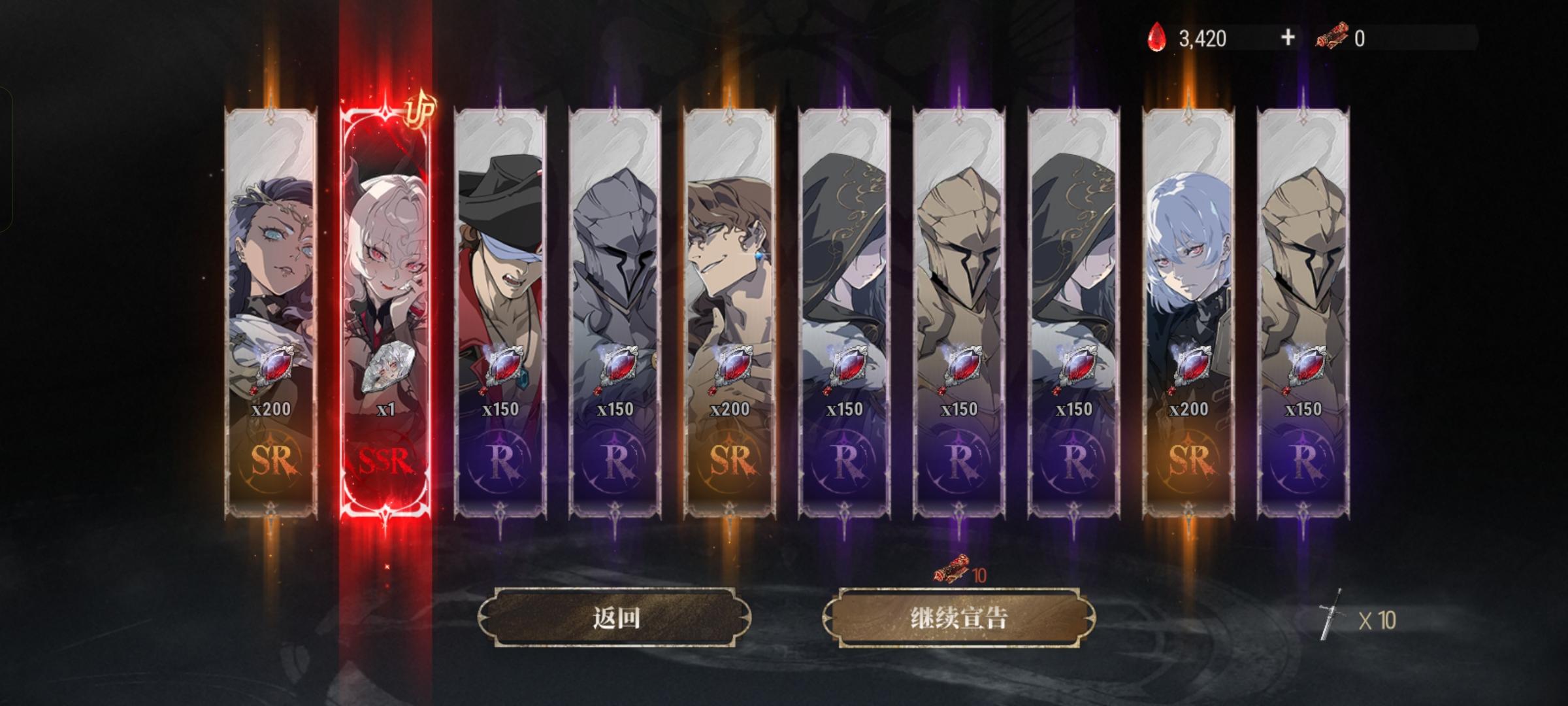Tap the + next to blood gem count
The width and height of the screenshot is (1568, 706).
pos(1286,39)
